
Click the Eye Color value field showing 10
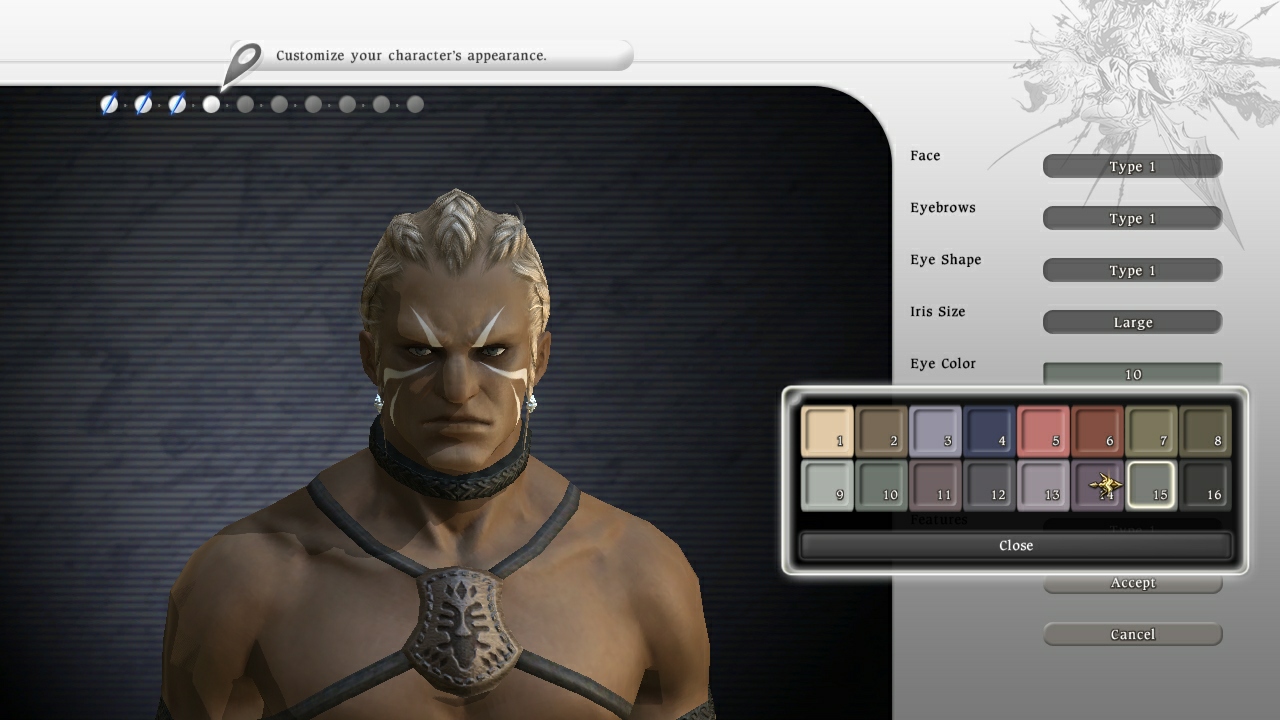(1132, 374)
